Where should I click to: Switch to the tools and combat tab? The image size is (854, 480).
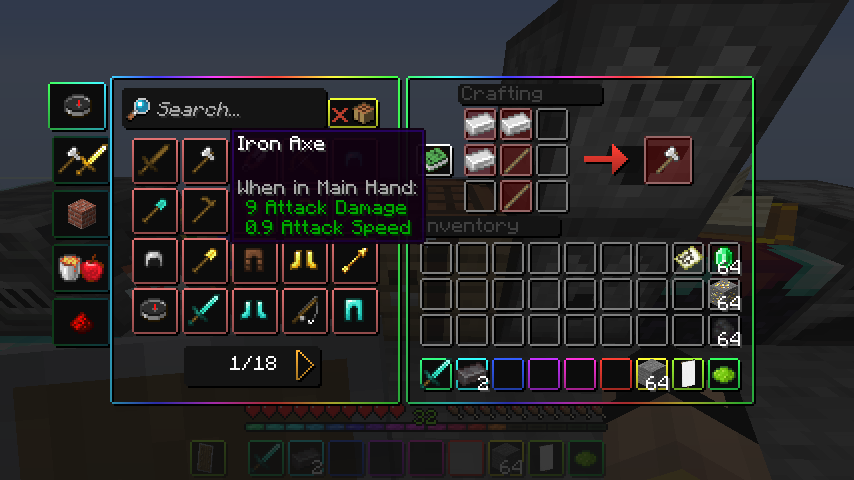(77, 160)
